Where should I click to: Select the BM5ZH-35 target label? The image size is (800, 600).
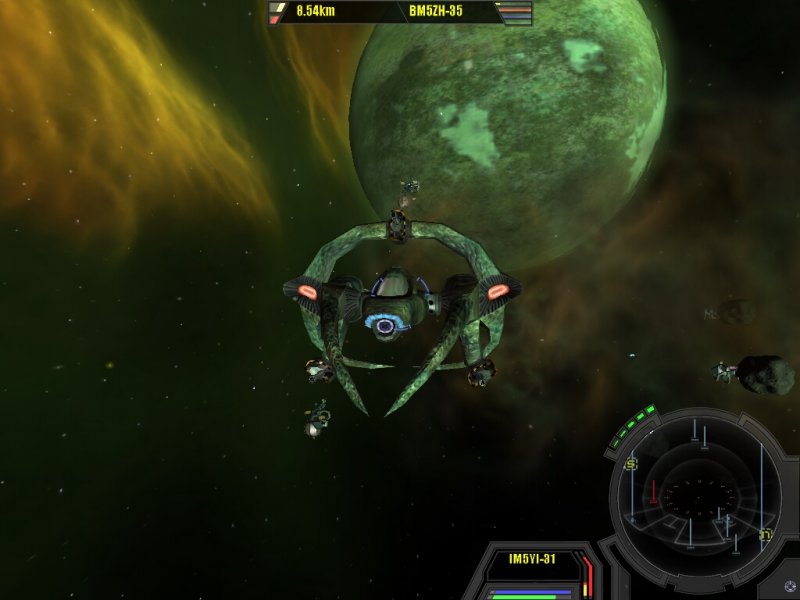click(x=435, y=12)
